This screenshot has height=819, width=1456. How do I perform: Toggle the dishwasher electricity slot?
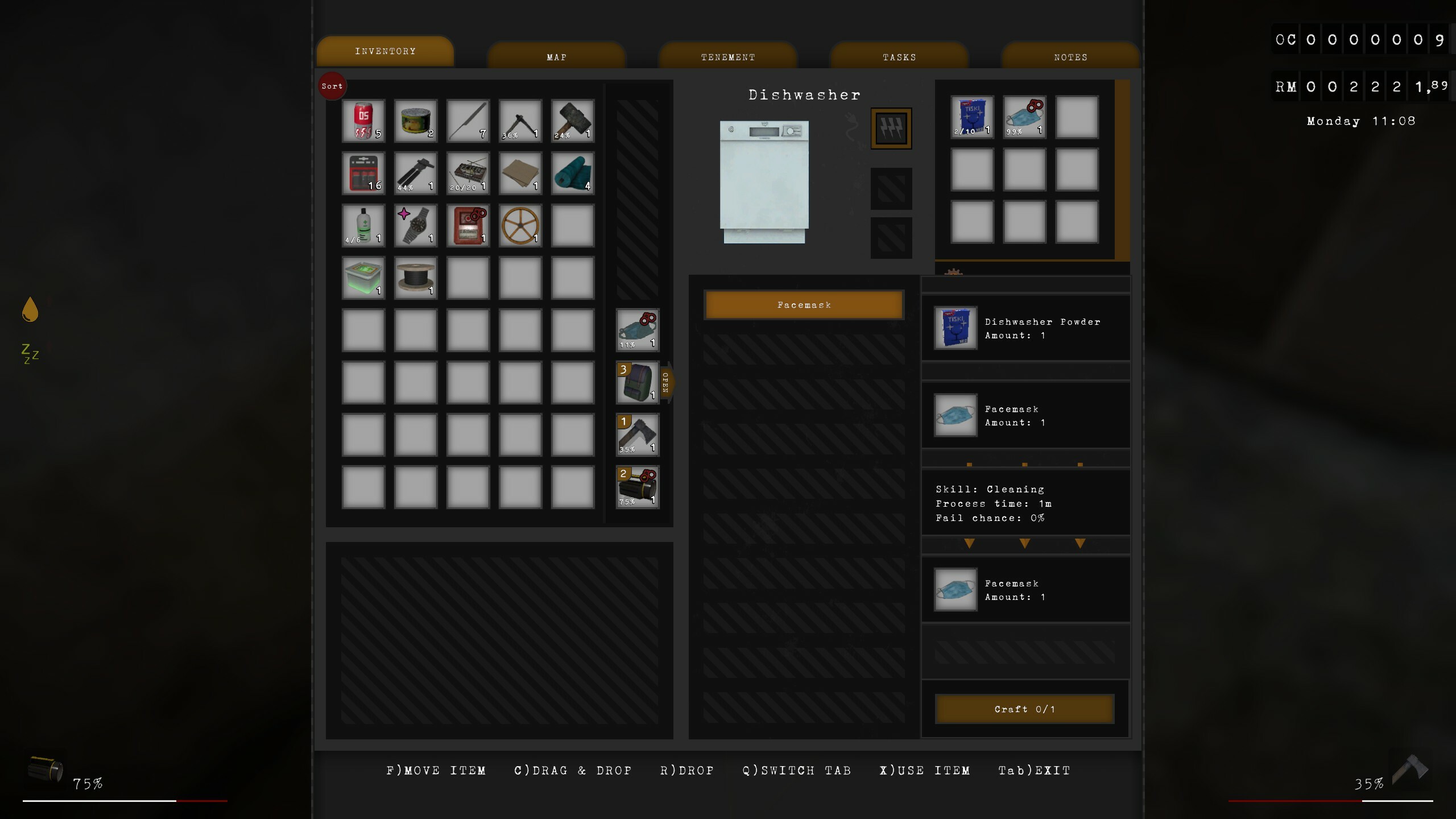[891, 127]
